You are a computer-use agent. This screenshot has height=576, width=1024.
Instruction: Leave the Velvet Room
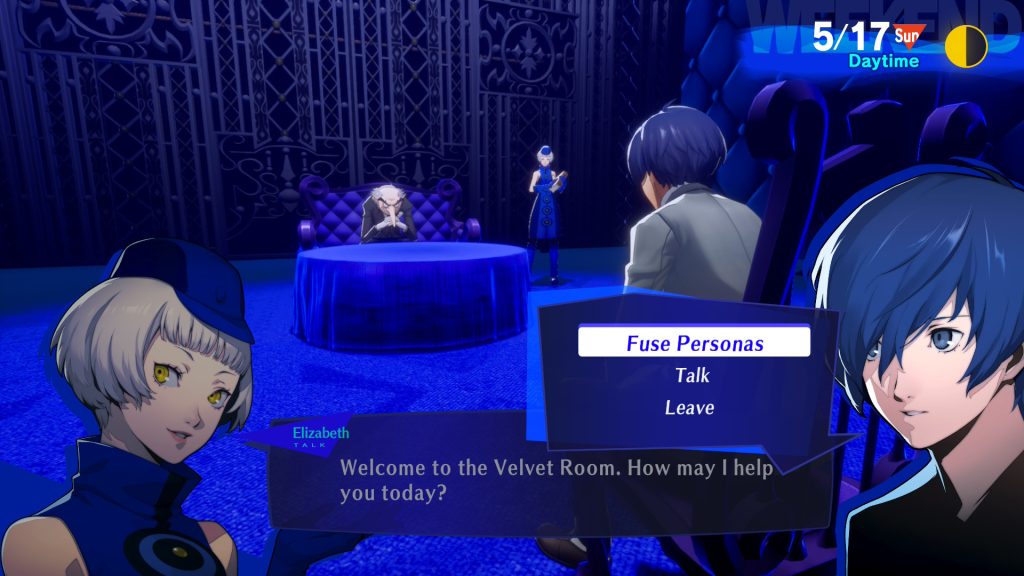(689, 408)
